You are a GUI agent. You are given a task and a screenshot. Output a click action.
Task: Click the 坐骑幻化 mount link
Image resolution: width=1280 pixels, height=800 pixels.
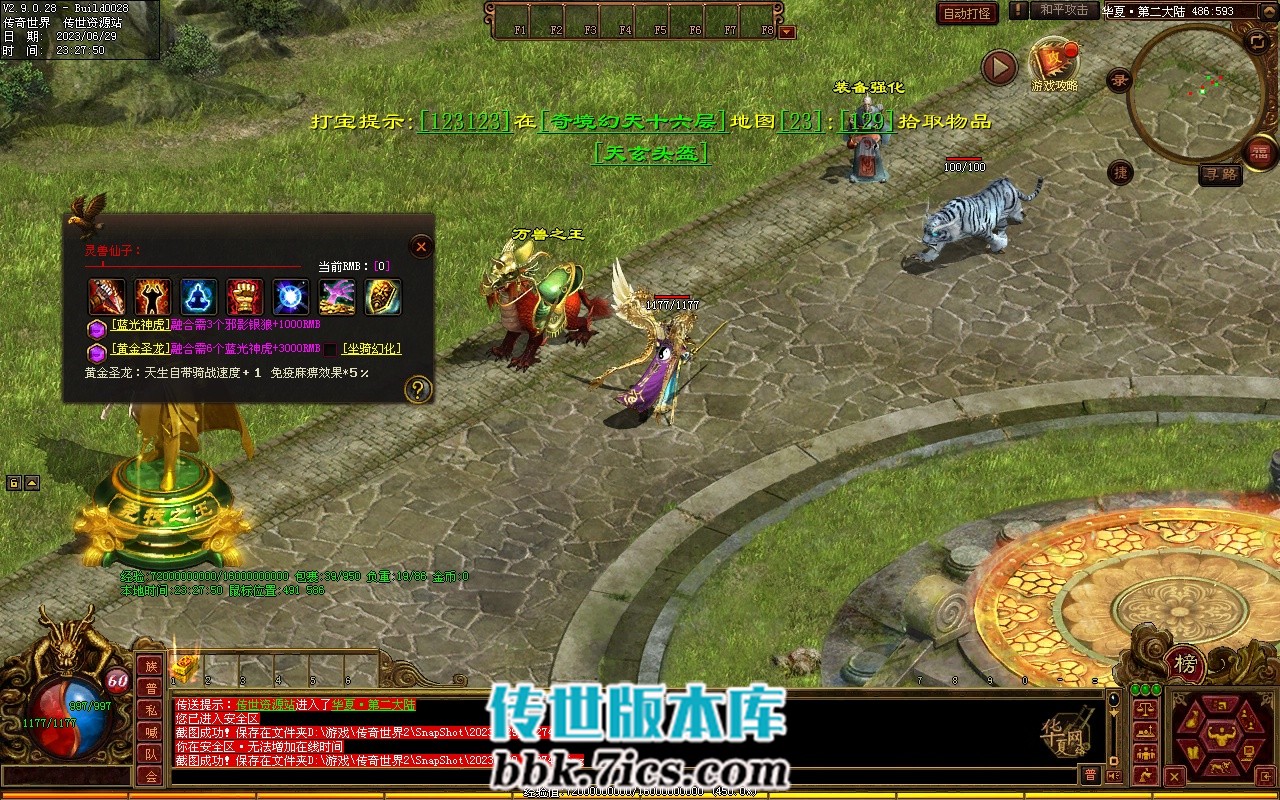(x=371, y=349)
